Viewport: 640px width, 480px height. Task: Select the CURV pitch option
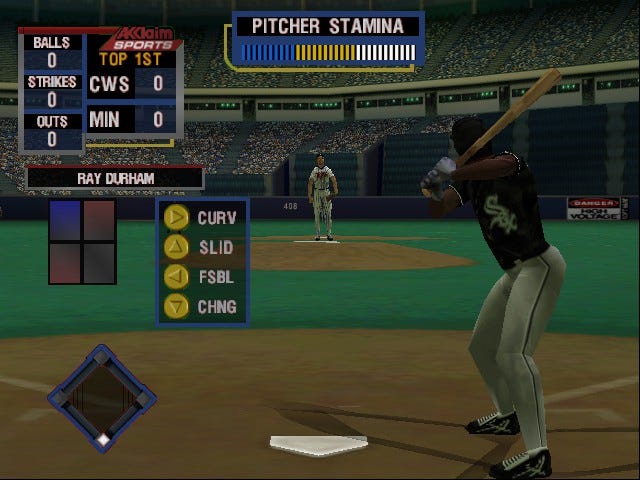tap(201, 217)
